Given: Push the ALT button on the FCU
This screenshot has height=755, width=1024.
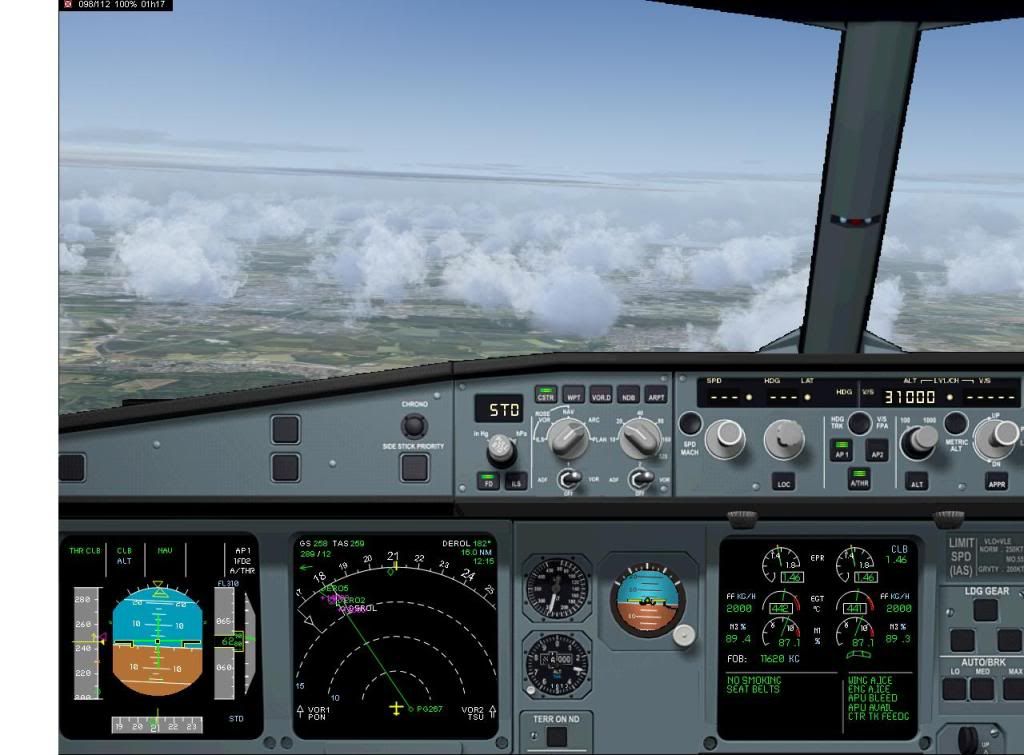Looking at the screenshot, I should pyautogui.click(x=916, y=483).
